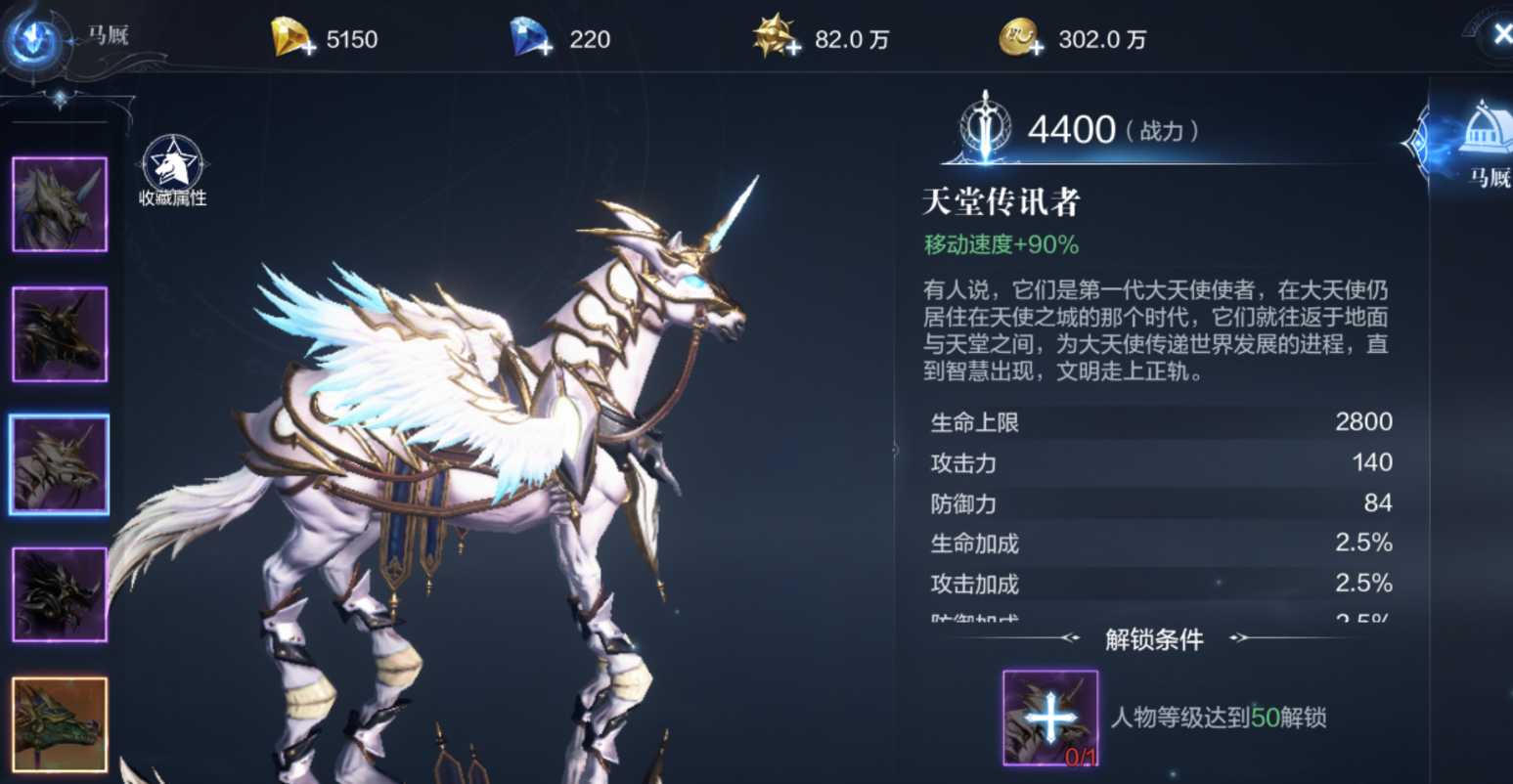This screenshot has height=784, width=1513.
Task: Select the grey unicorn with blue horn thumbnail
Action: 60,204
